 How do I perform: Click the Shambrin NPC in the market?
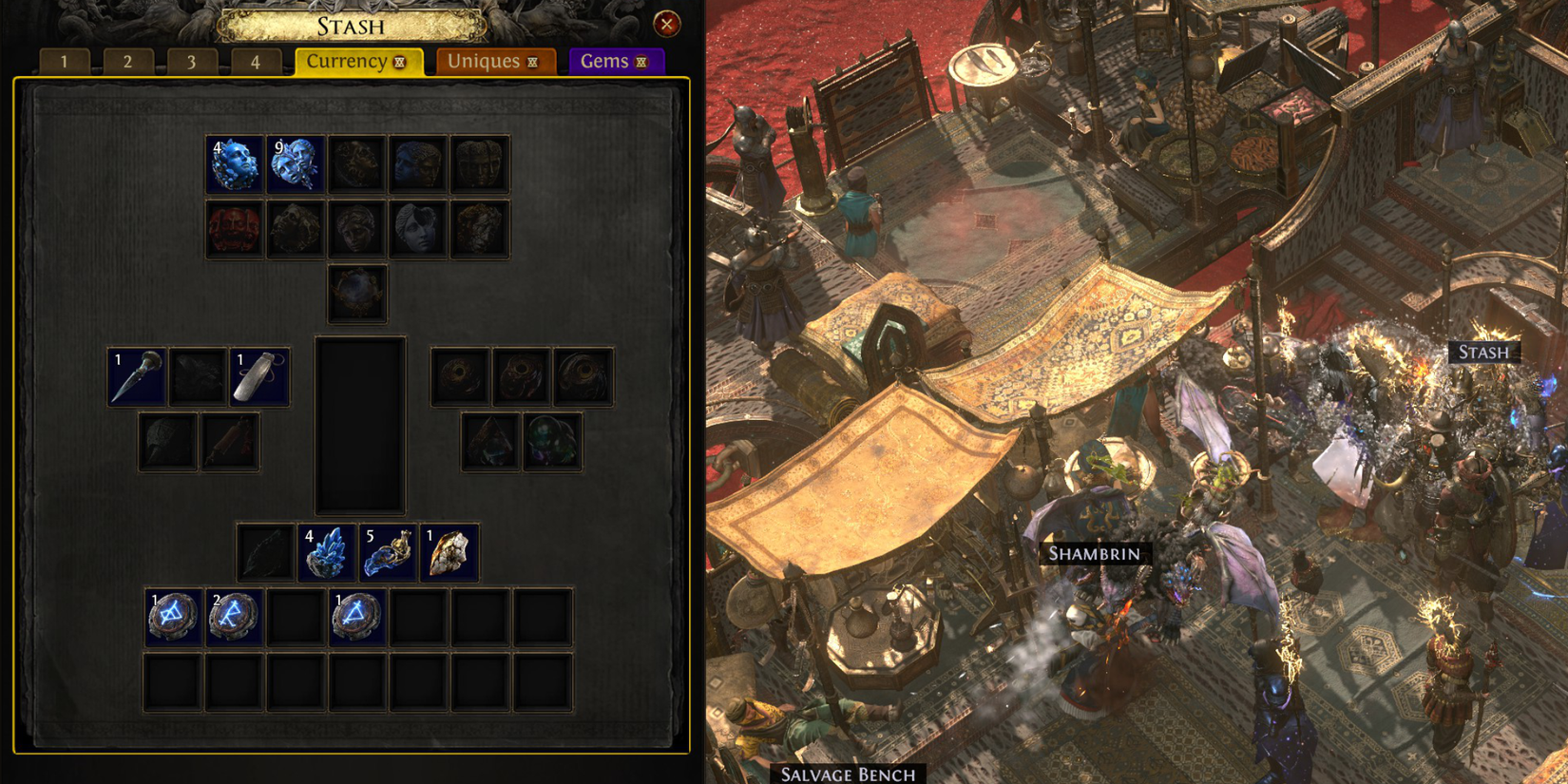point(1095,554)
